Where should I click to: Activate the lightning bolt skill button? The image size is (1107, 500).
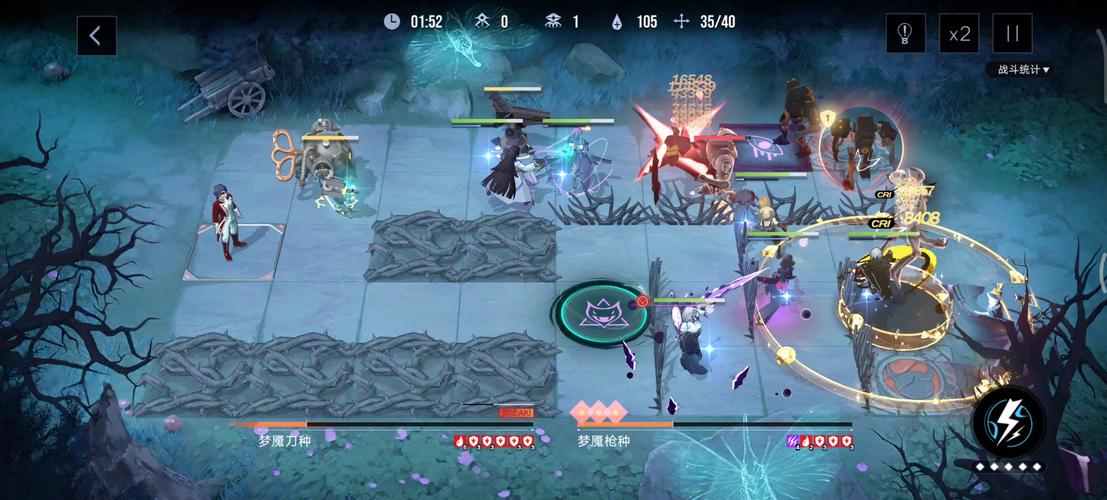[1008, 422]
